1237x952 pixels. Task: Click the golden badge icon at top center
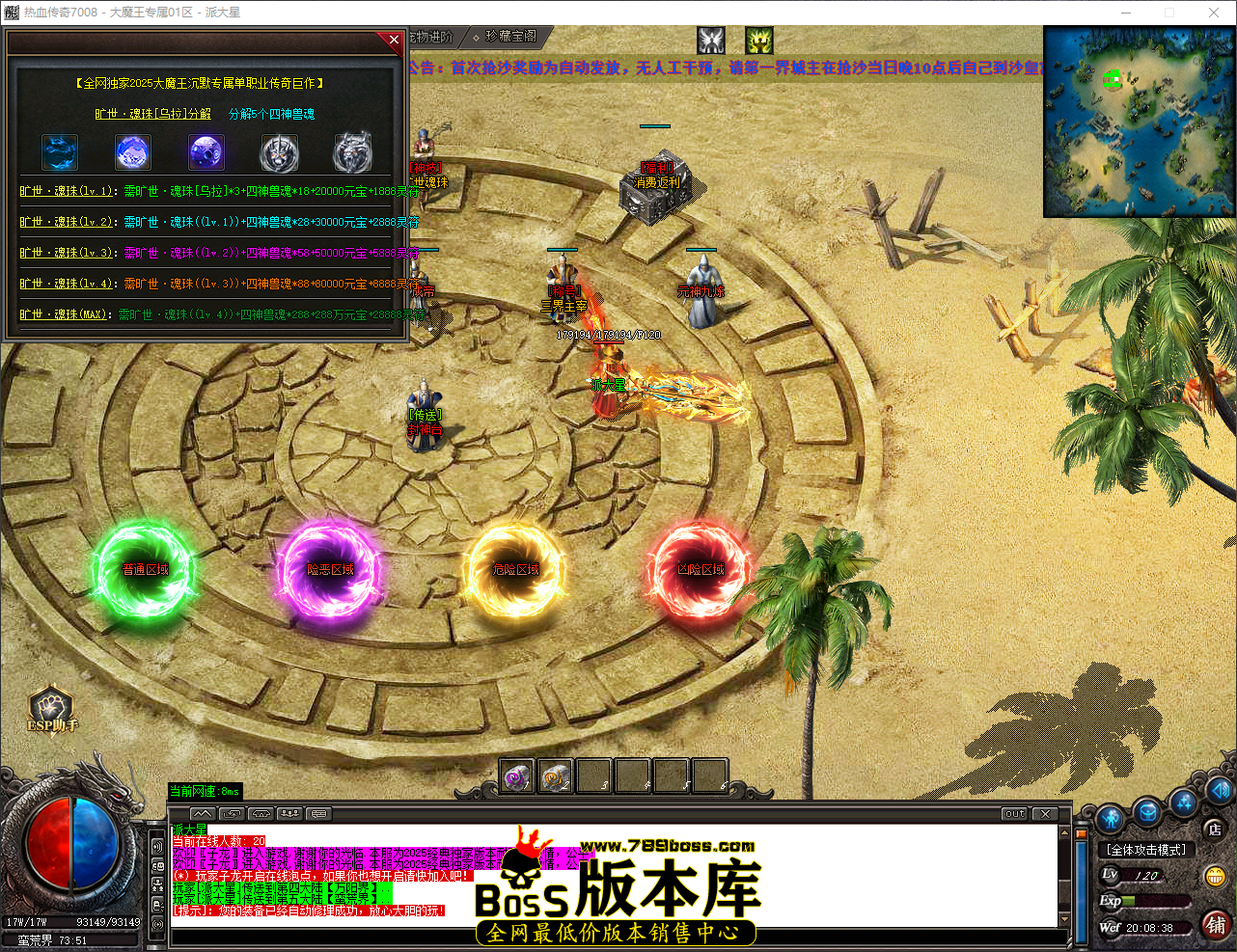758,41
